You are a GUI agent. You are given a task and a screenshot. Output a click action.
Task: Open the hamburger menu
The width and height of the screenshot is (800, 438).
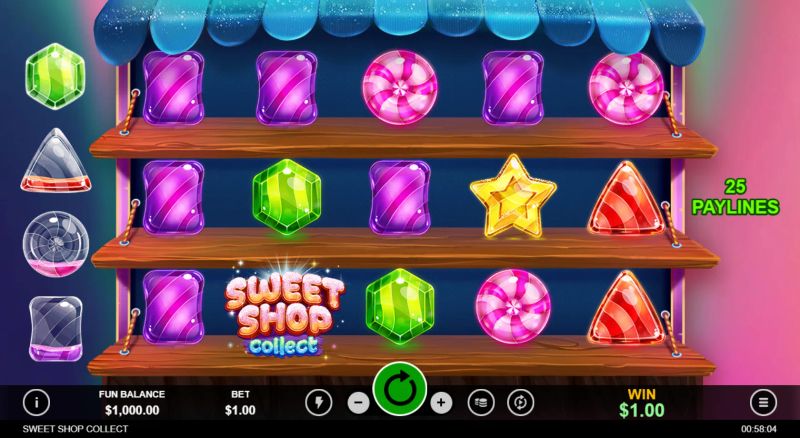click(763, 403)
